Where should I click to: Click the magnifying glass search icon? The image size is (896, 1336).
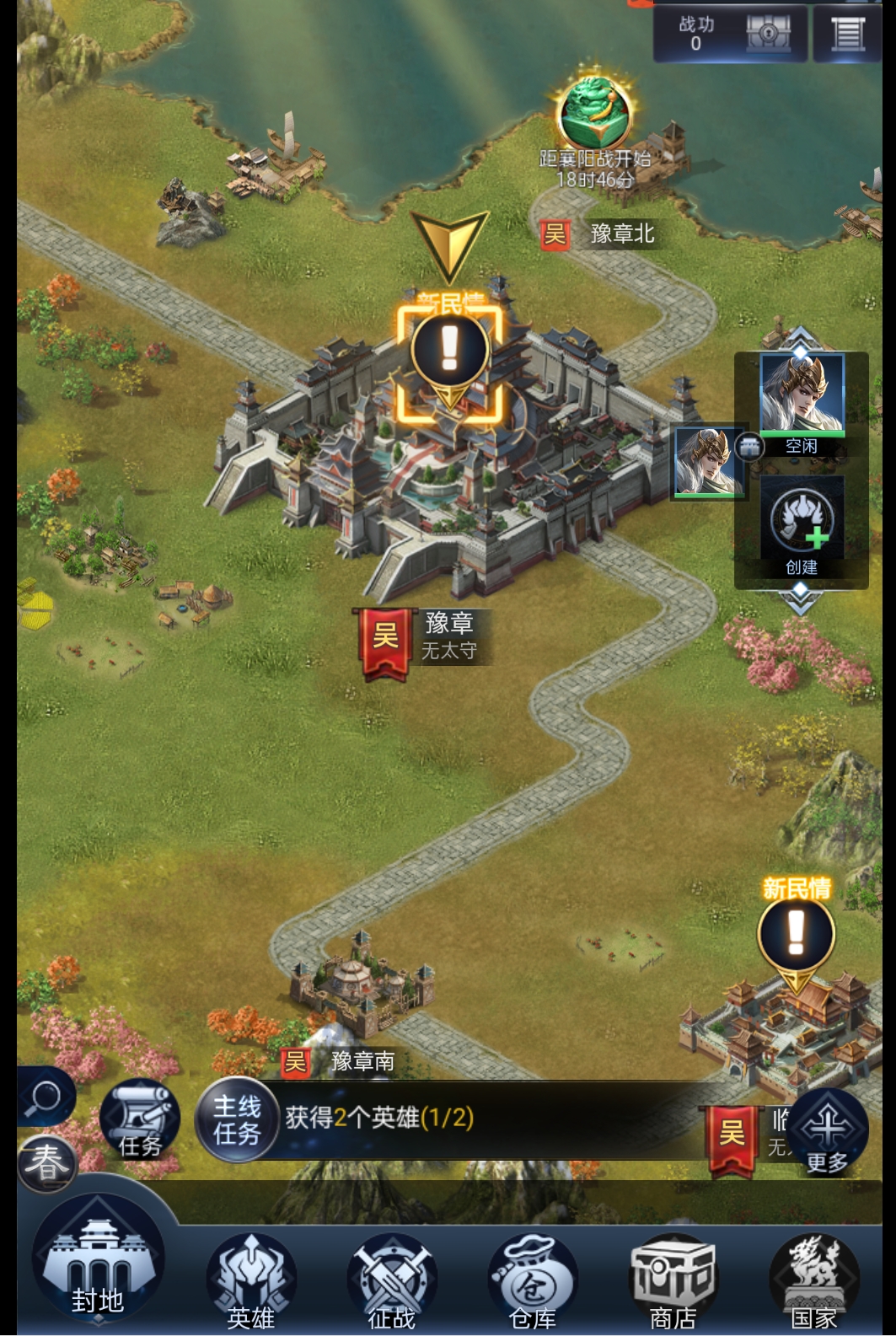click(45, 1097)
